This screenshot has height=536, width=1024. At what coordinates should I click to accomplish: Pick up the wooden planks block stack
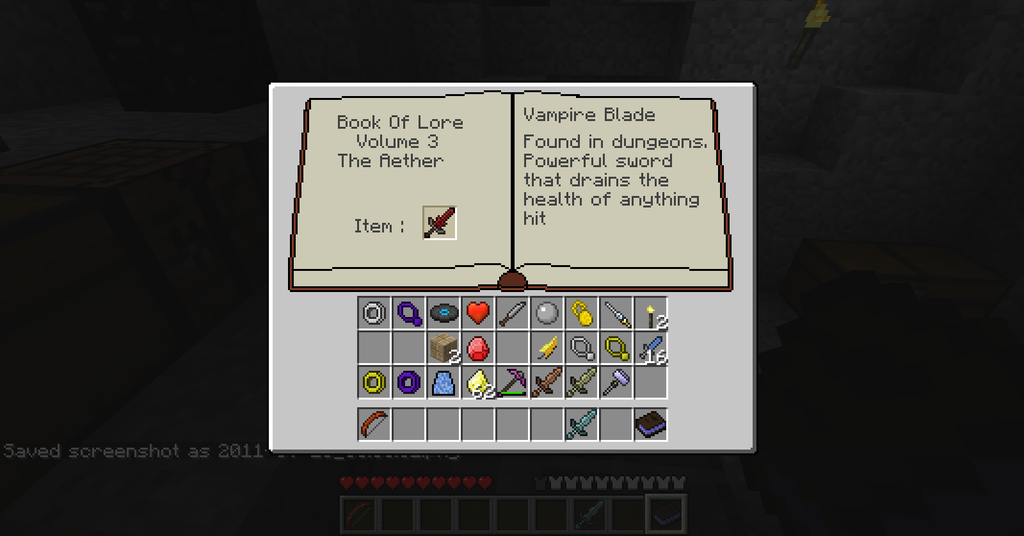tap(443, 348)
